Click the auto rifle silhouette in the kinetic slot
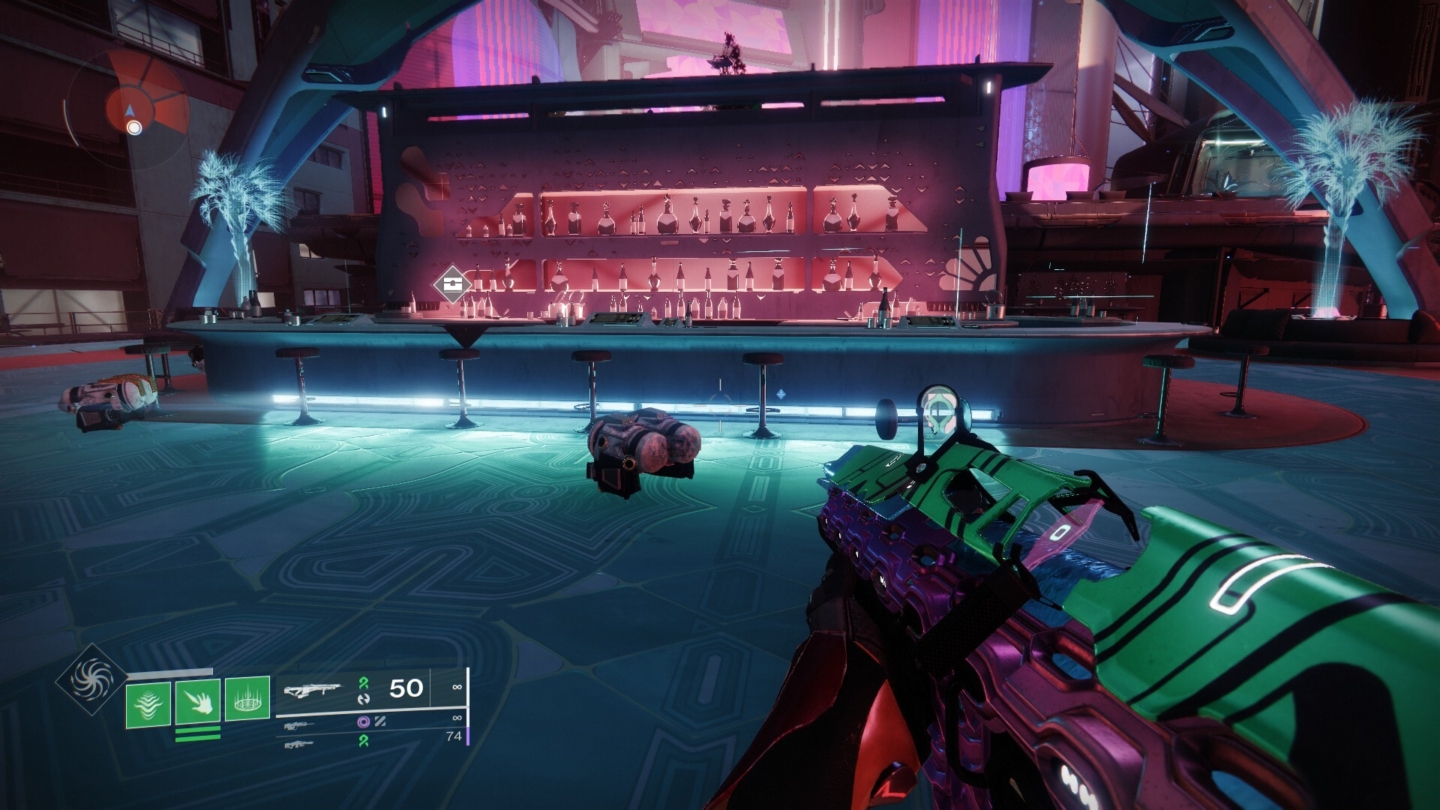Screen dimensions: 1440x810 (x=313, y=690)
